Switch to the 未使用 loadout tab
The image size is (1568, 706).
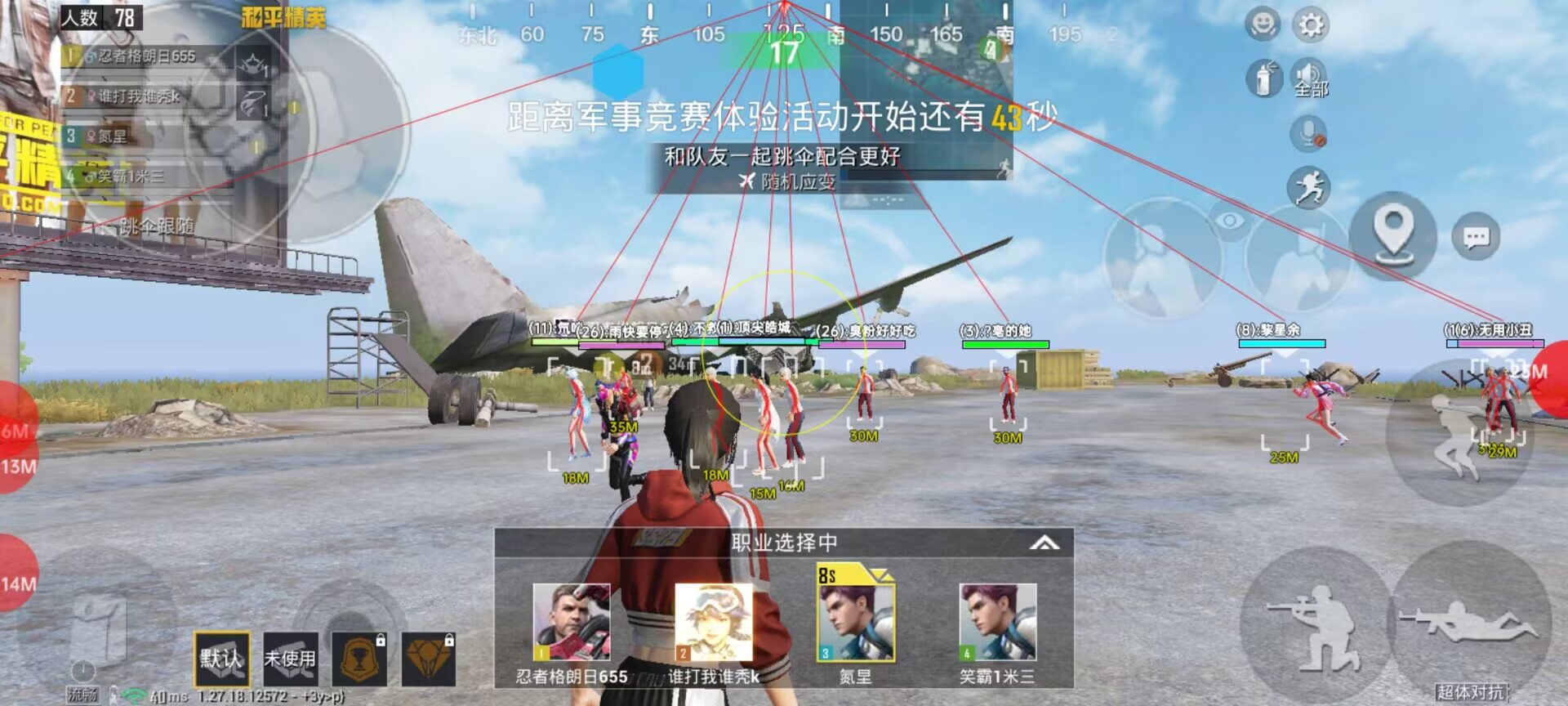(x=292, y=659)
